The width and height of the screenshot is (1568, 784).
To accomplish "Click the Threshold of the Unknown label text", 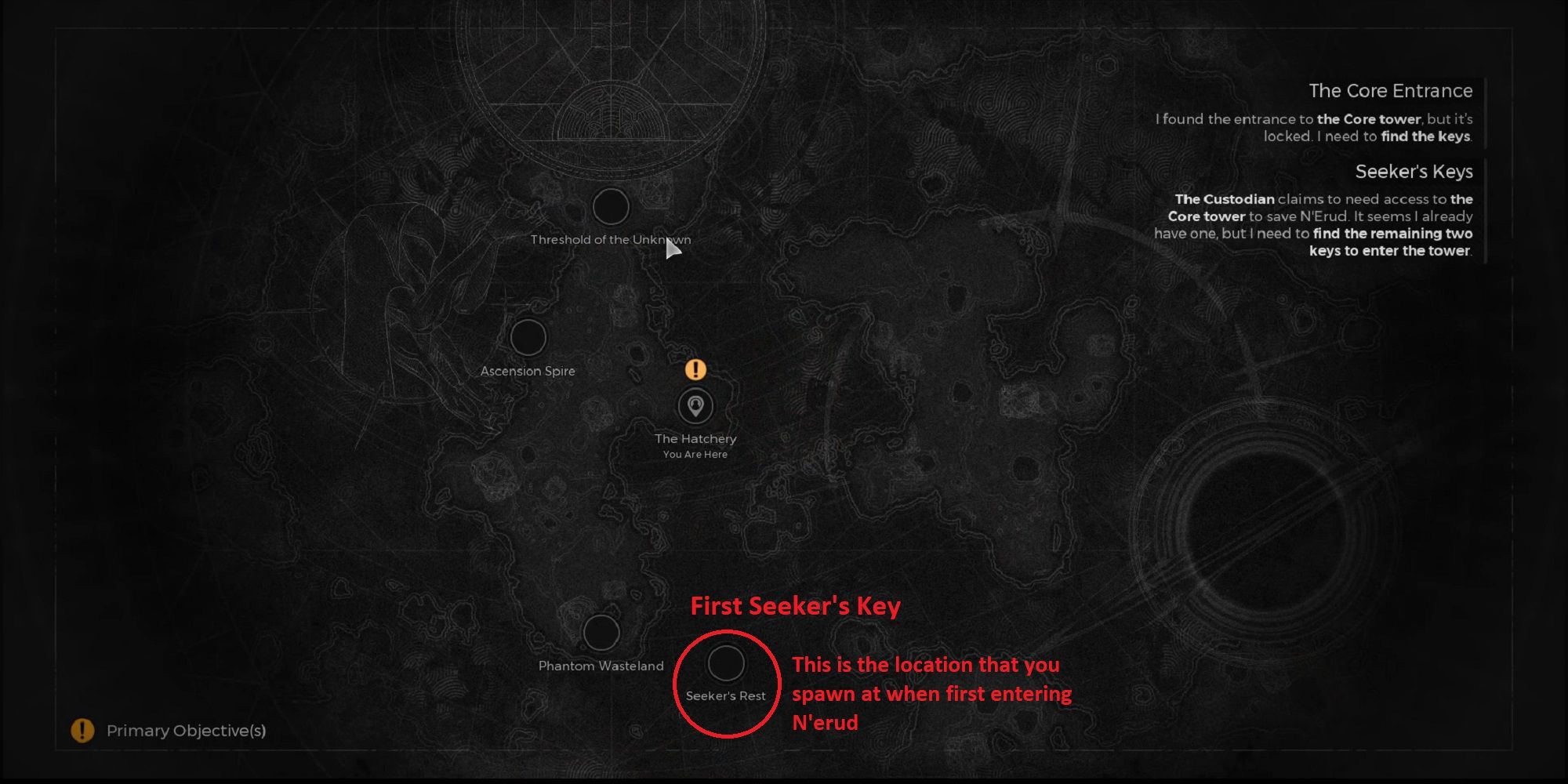I will 611,240.
